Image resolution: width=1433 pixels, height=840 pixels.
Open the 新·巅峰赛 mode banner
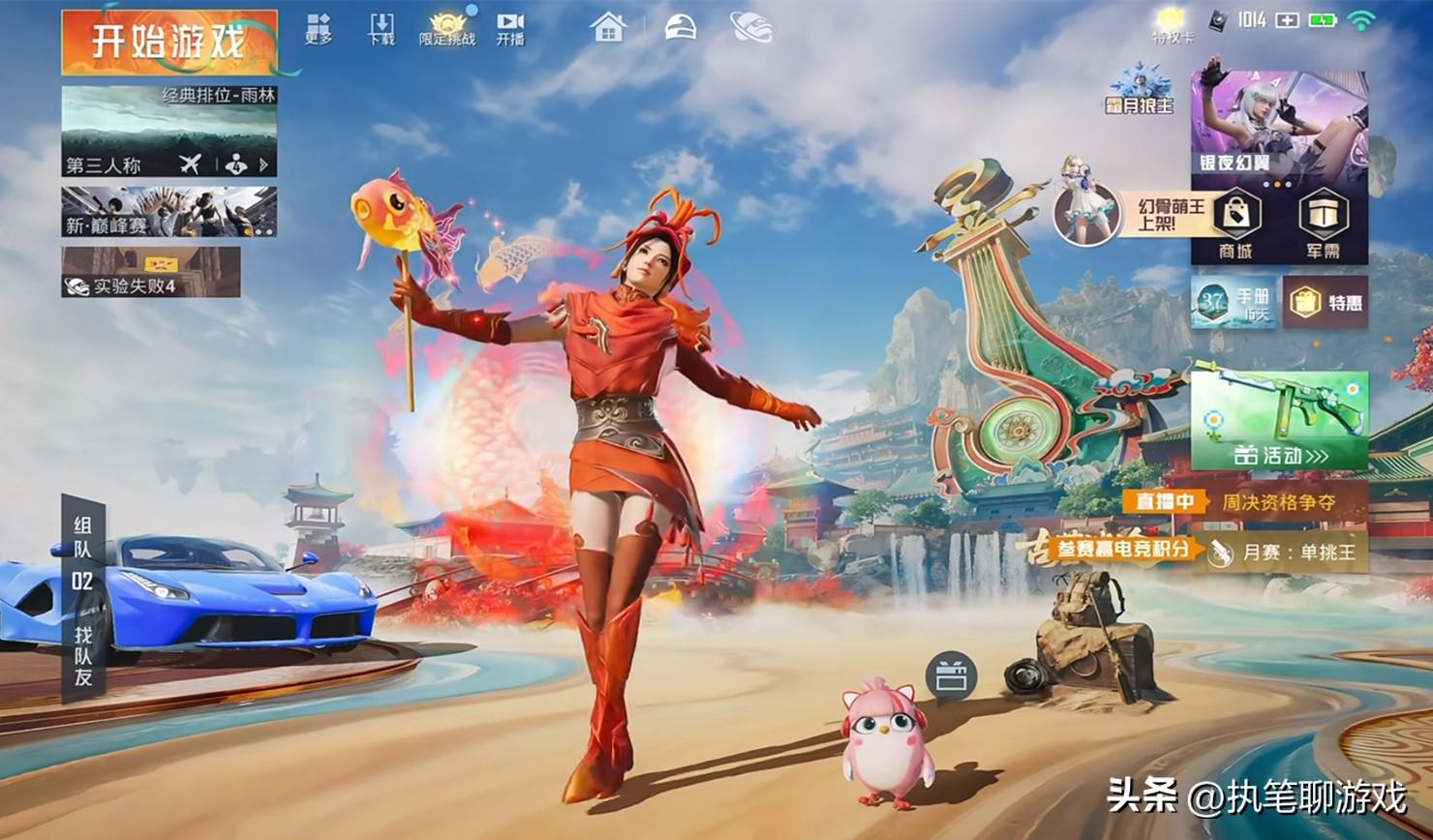pyautogui.click(x=168, y=212)
